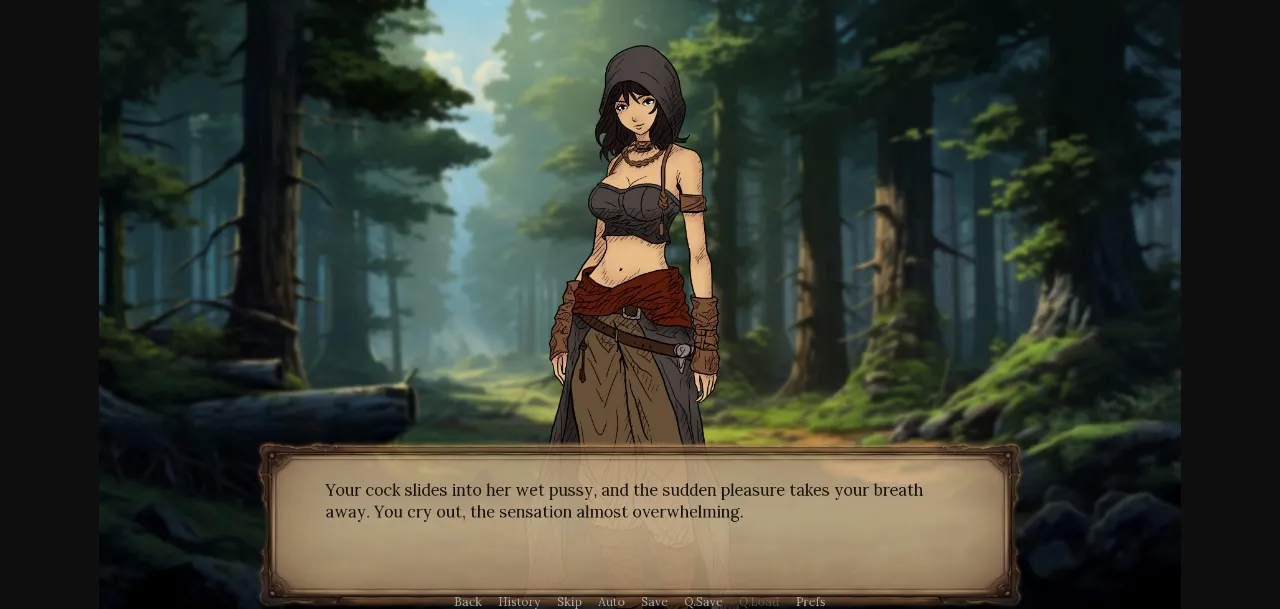Activate Skip in the quick menu
The image size is (1280, 609).
coord(569,602)
